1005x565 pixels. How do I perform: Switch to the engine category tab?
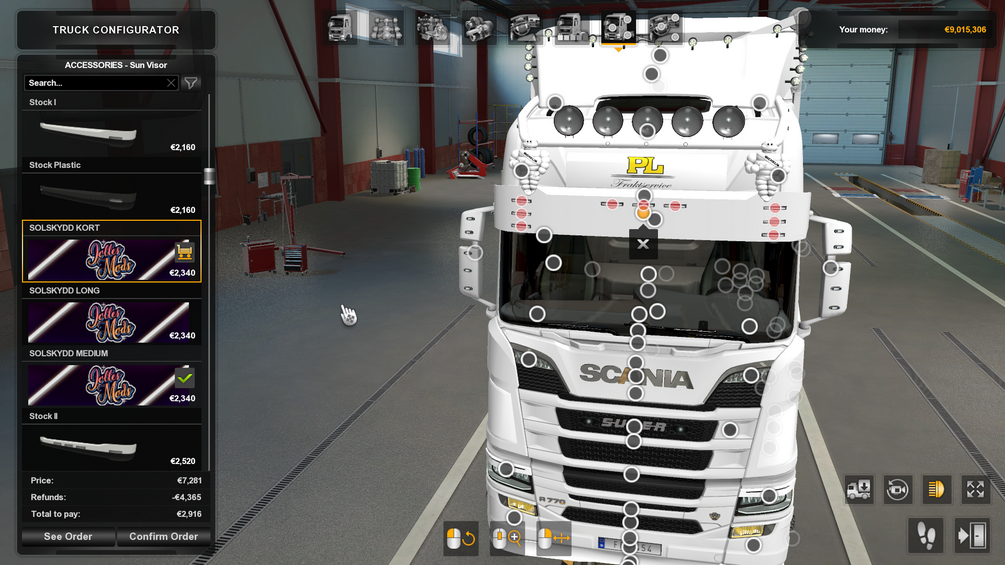pyautogui.click(x=432, y=29)
